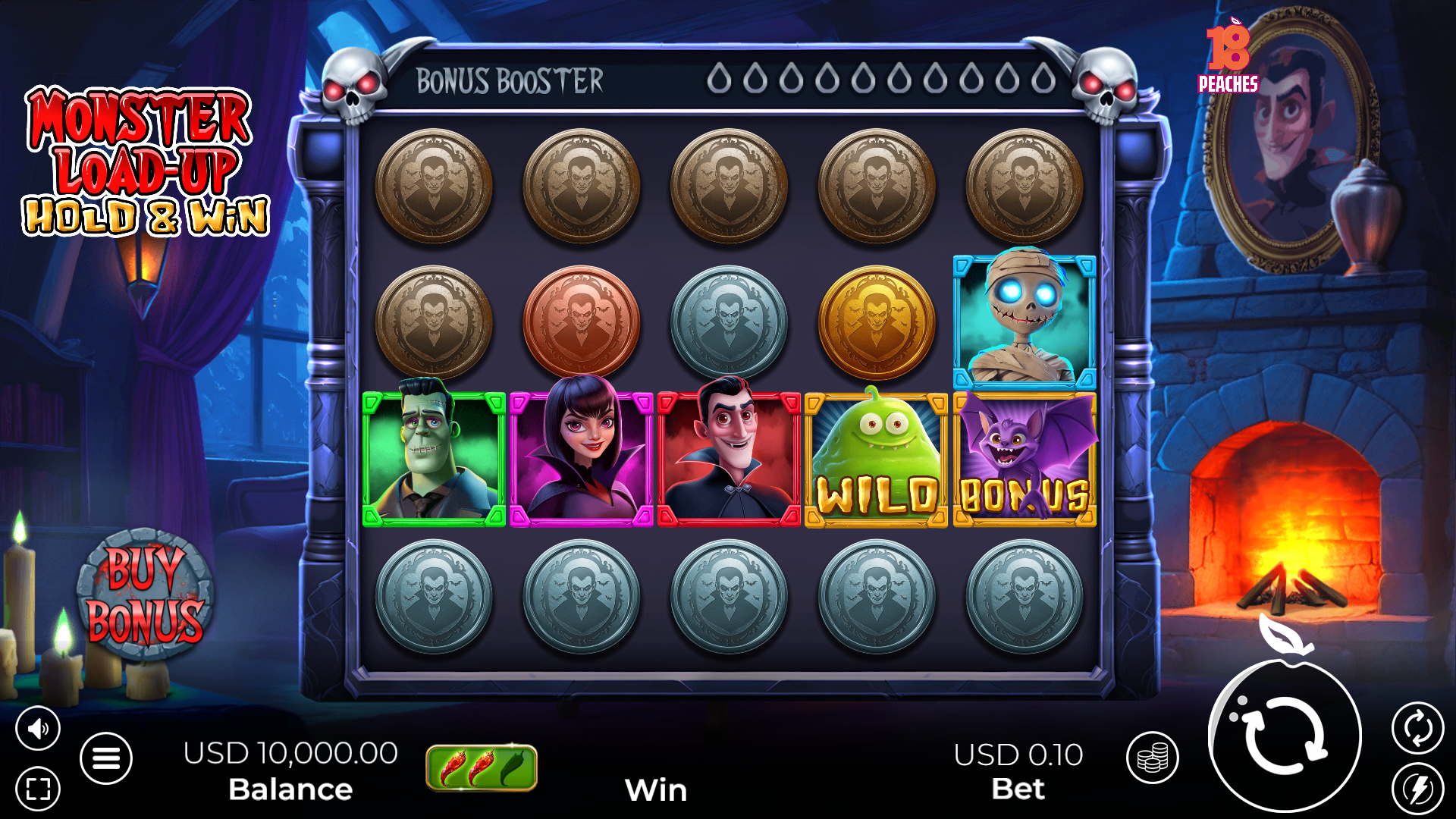
Task: Open the hamburger menu
Action: click(106, 758)
